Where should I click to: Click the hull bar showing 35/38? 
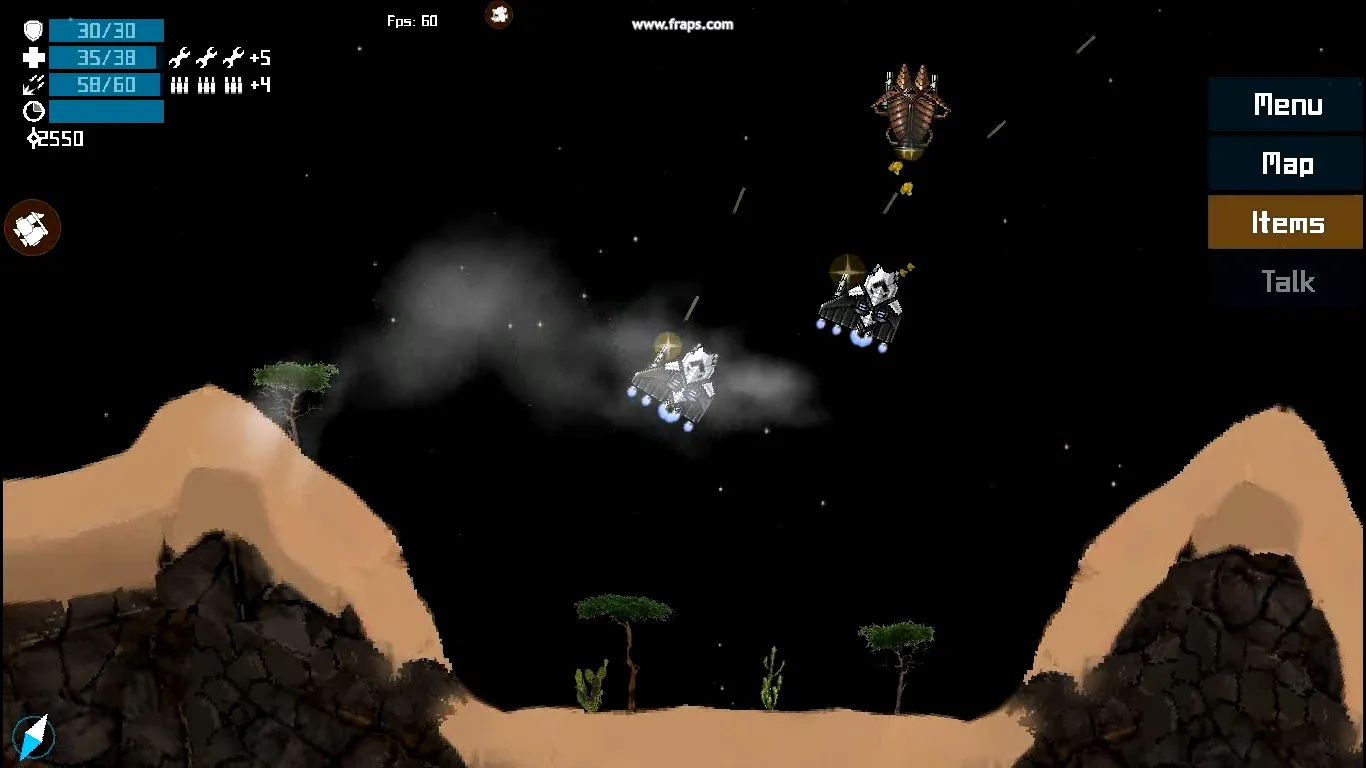[x=106, y=57]
